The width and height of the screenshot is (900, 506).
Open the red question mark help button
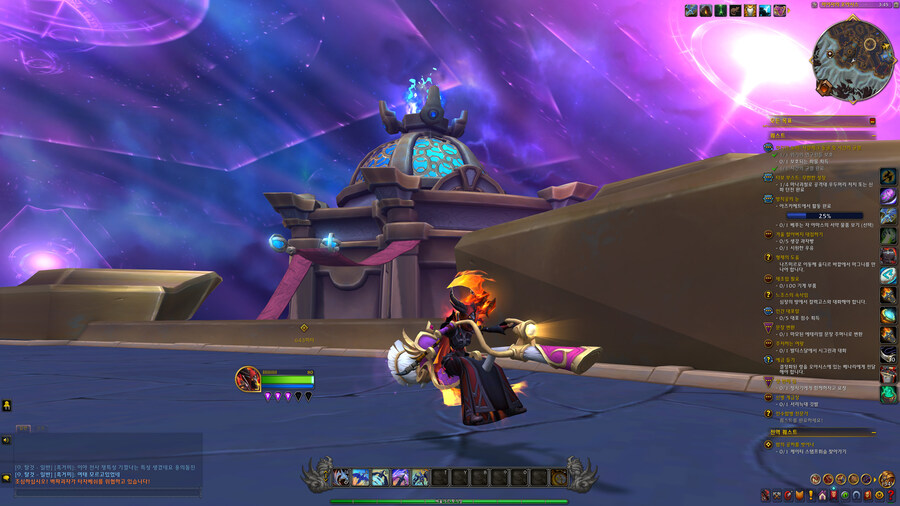click(891, 495)
